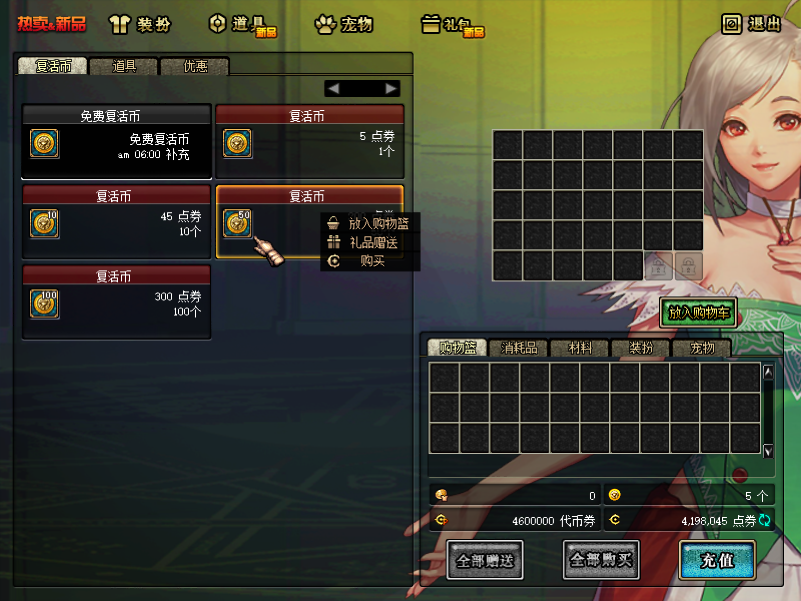The width and height of the screenshot is (801, 601).
Task: Click the 全部购买 buy all button
Action: pos(601,561)
